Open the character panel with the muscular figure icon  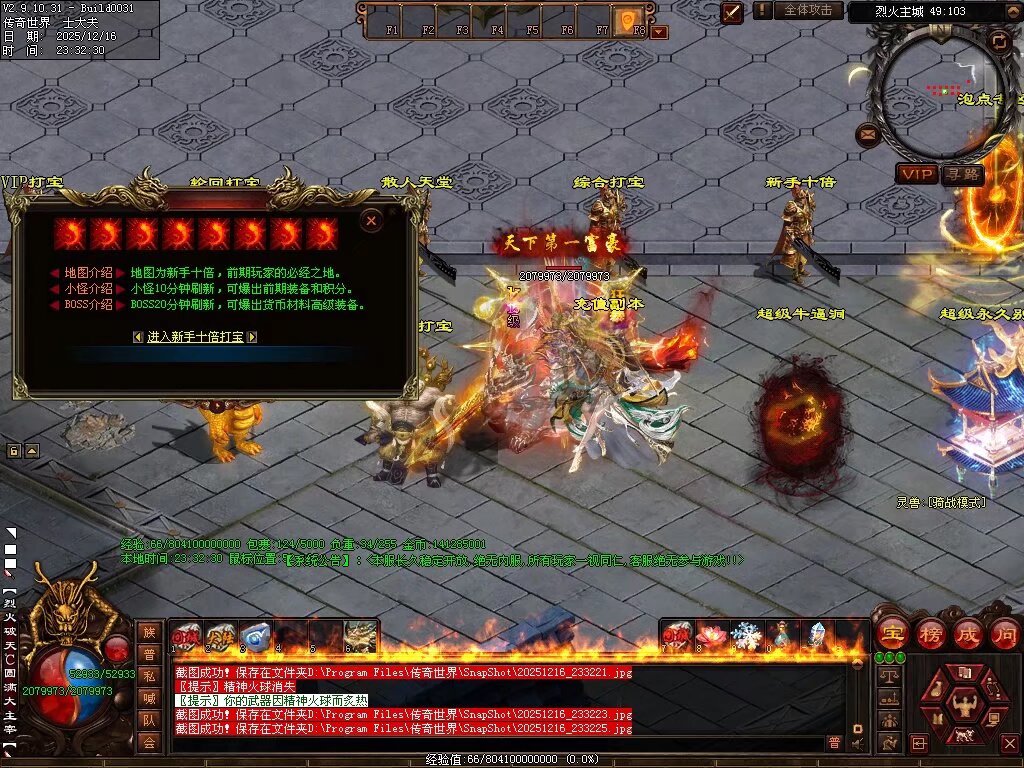point(965,705)
